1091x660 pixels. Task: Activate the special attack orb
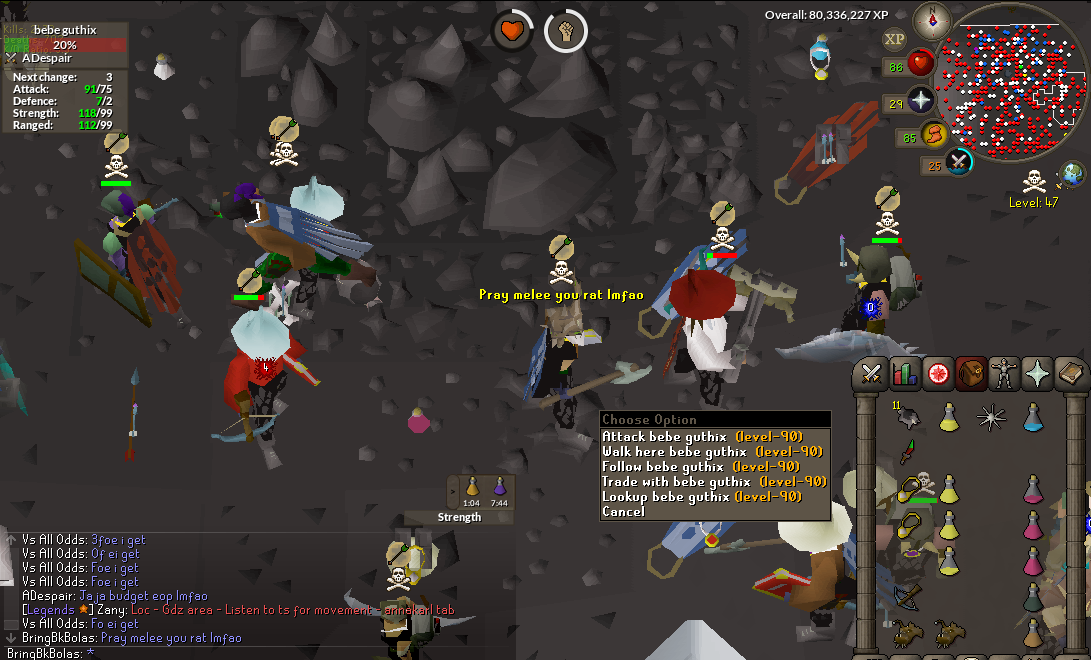[958, 162]
